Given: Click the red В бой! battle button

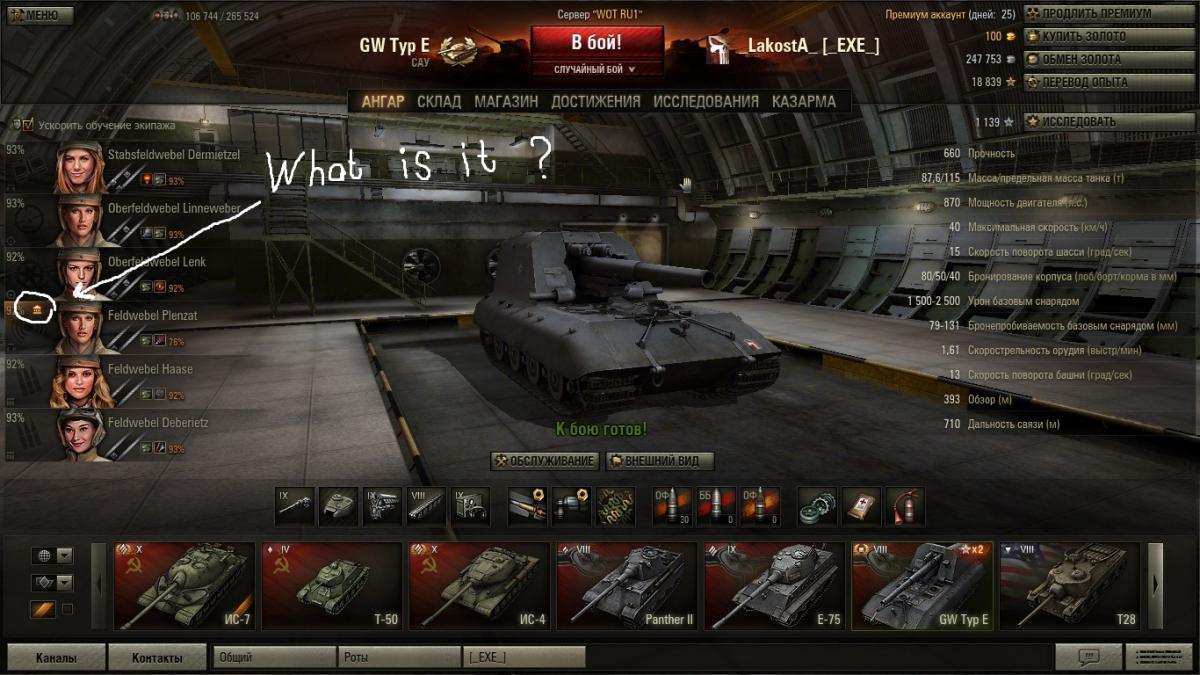Looking at the screenshot, I should coord(596,43).
